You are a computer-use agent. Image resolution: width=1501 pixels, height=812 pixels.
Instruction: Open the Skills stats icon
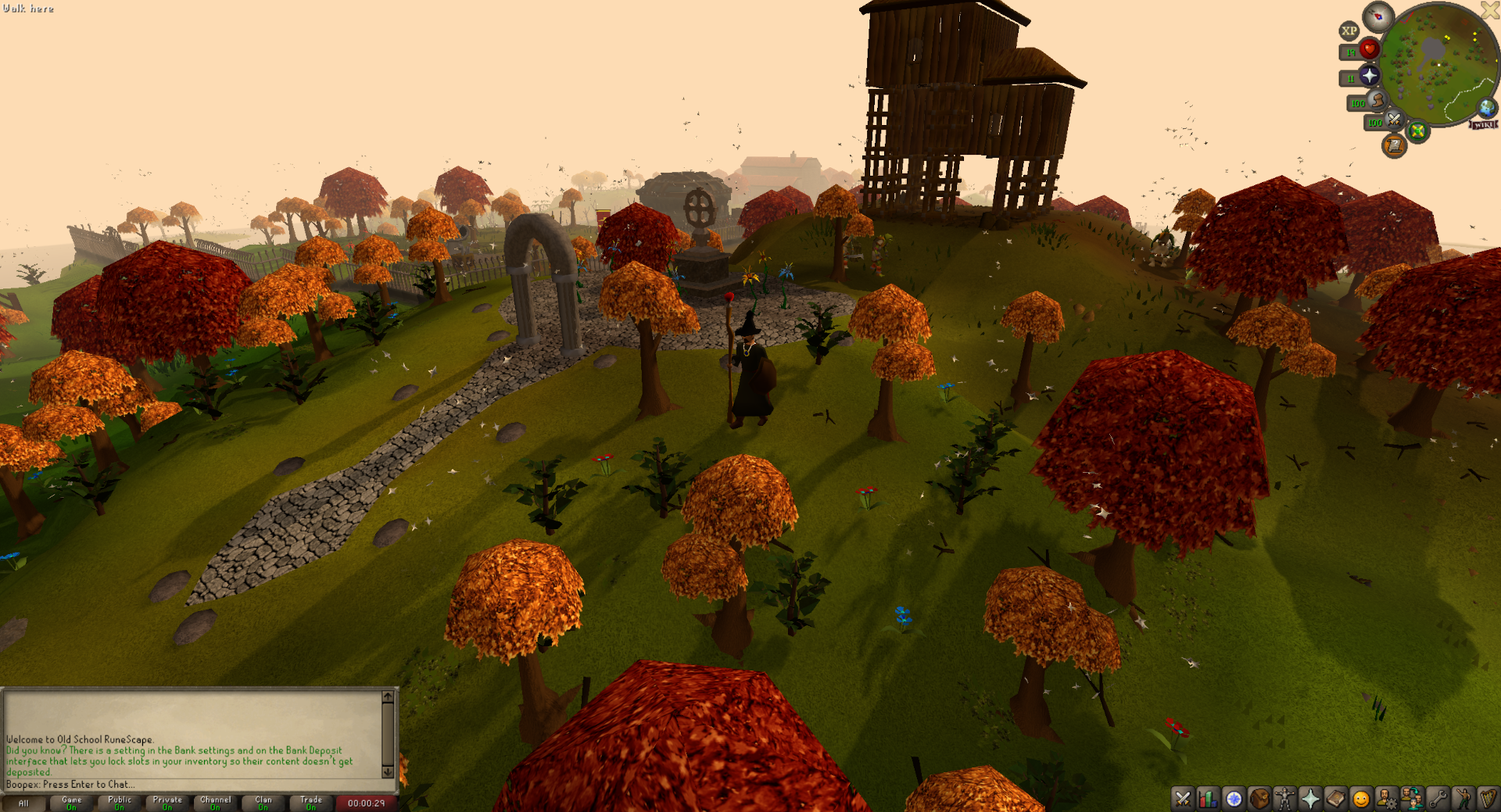coord(1209,799)
